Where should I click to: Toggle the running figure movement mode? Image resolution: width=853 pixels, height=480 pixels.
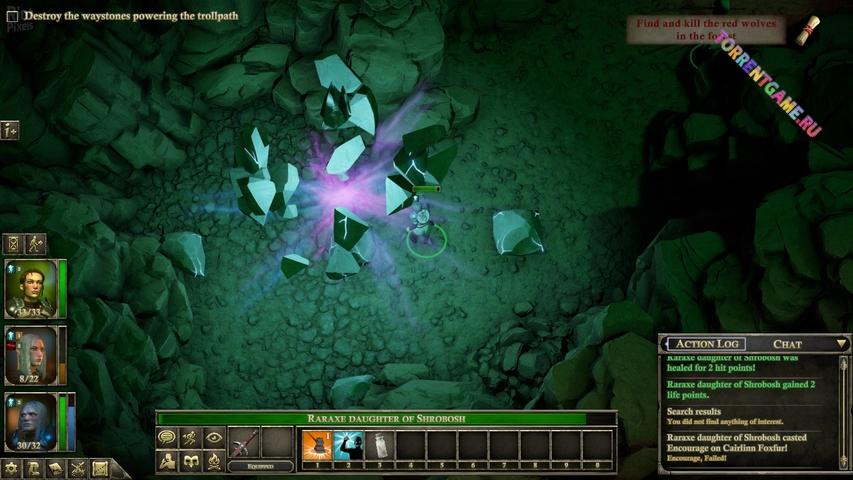coord(190,438)
